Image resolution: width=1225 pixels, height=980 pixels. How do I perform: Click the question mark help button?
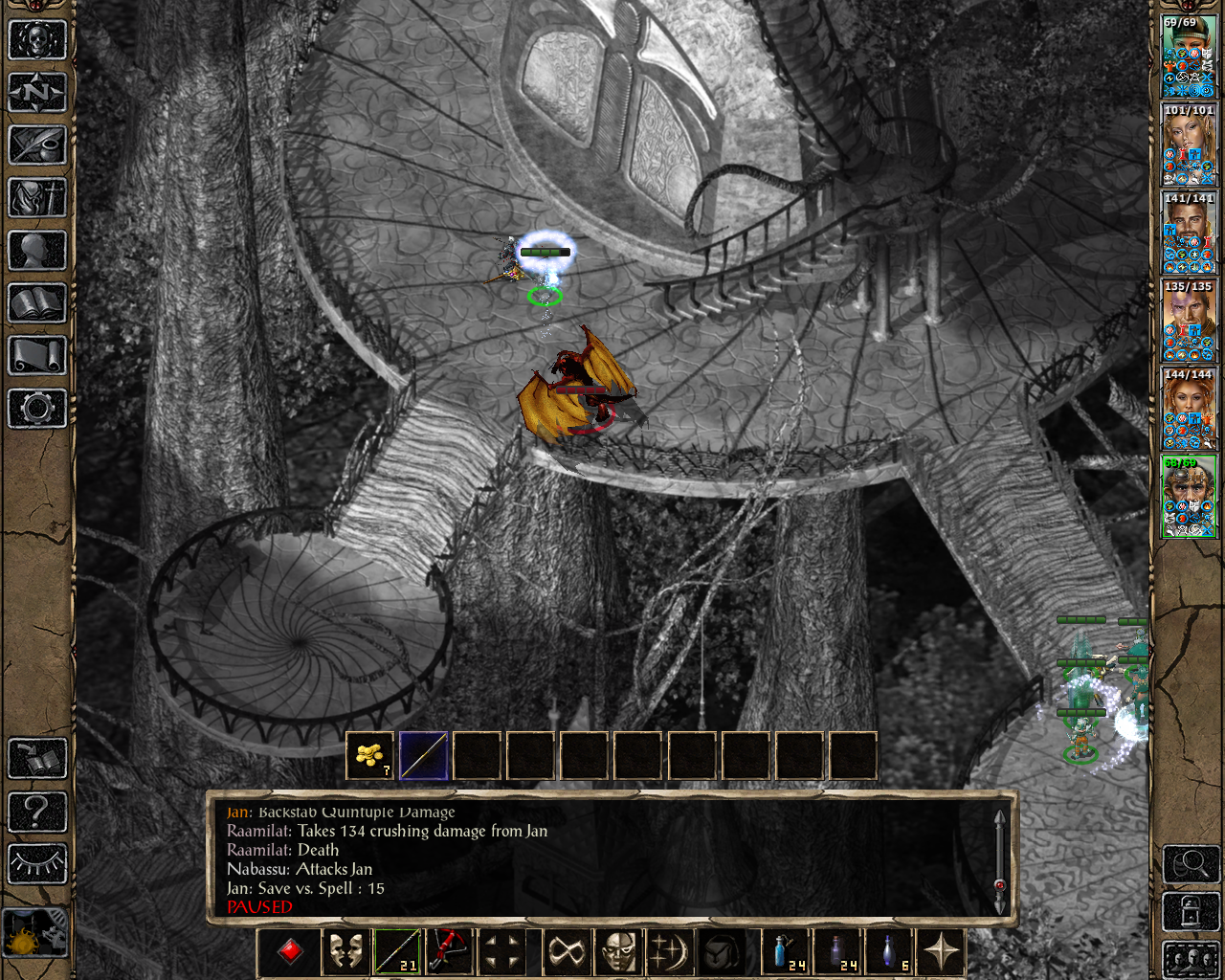point(37,812)
